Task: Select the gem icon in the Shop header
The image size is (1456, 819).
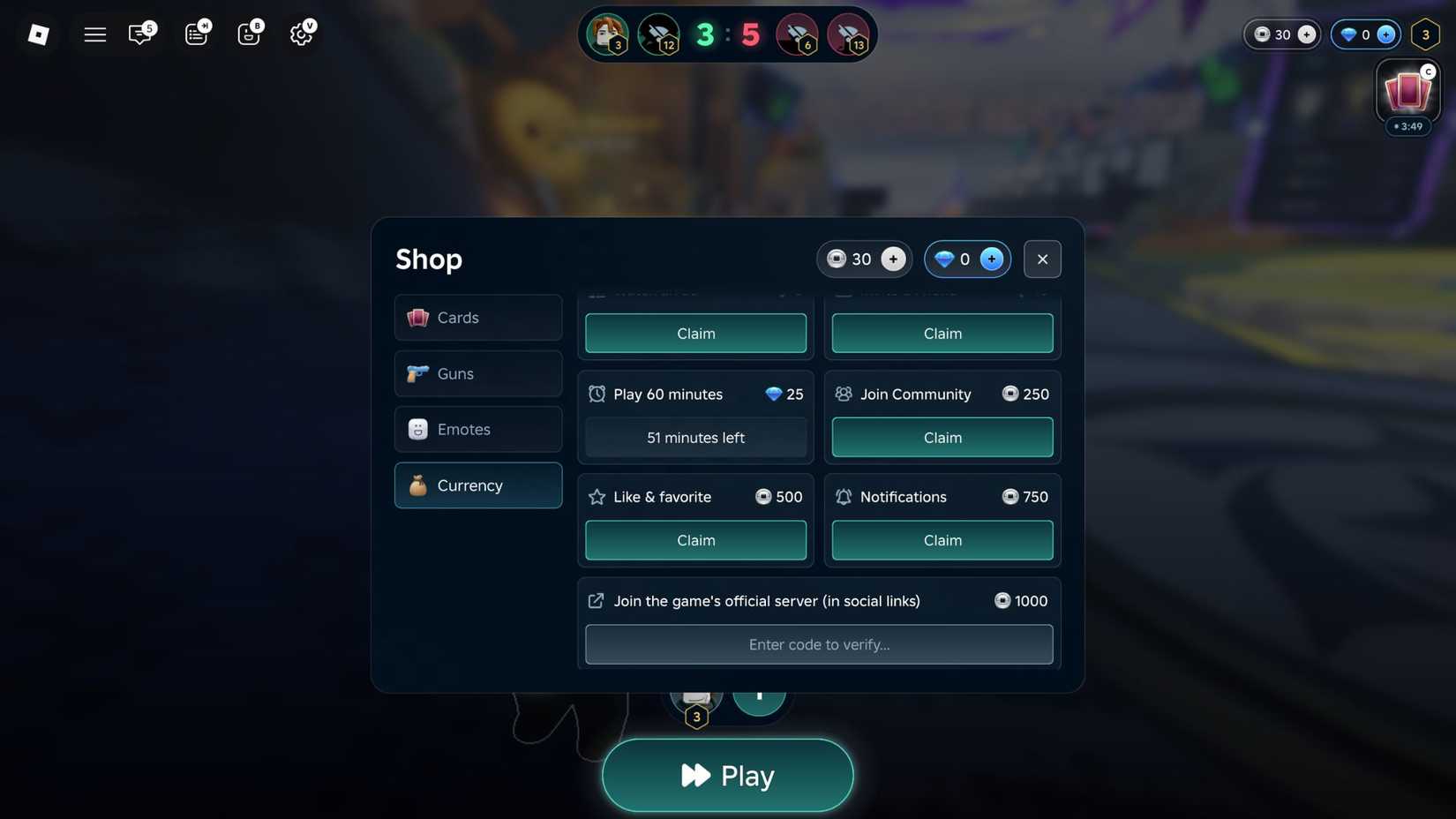Action: pyautogui.click(x=943, y=259)
